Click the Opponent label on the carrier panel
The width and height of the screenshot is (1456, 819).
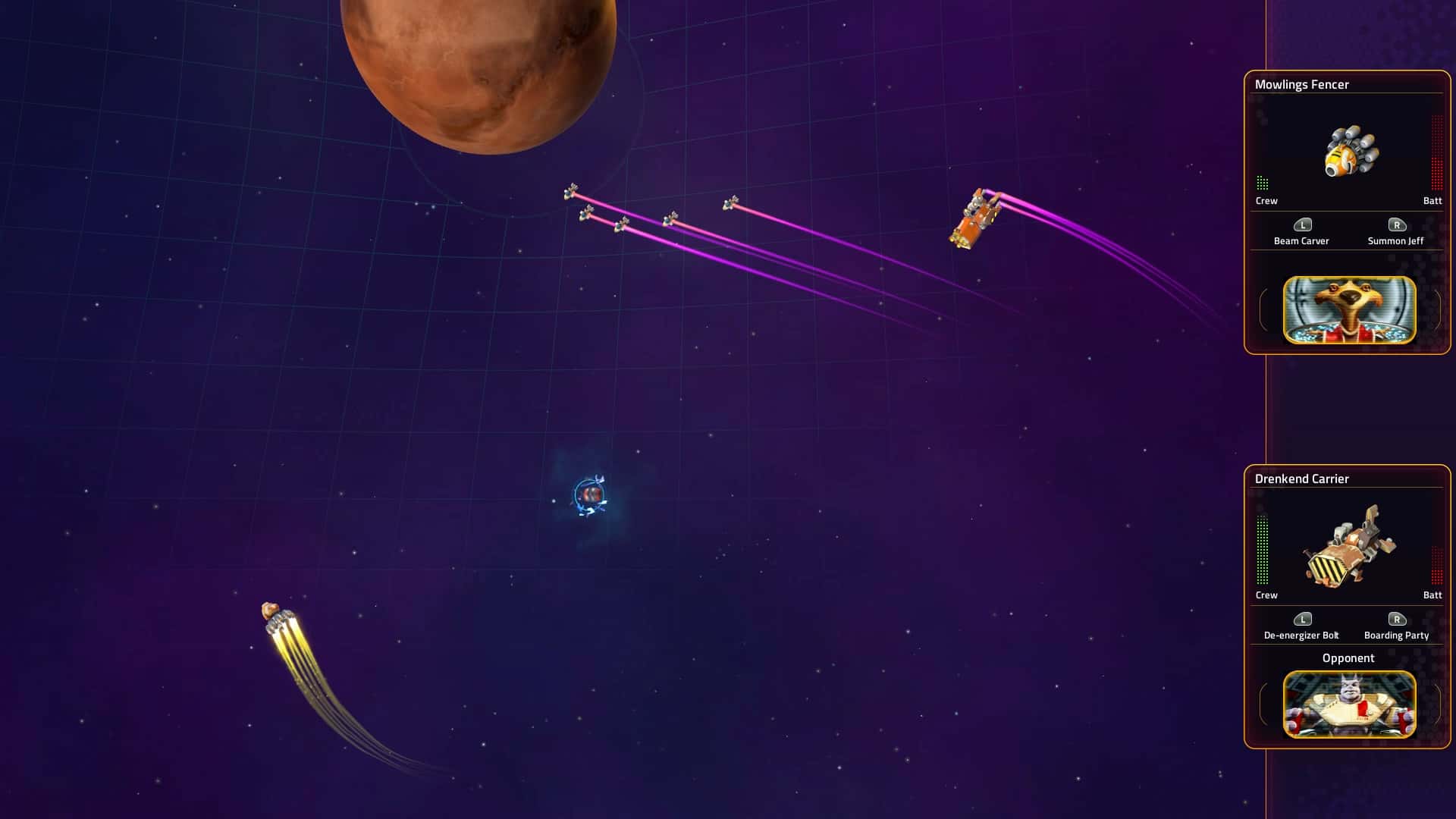1347,658
